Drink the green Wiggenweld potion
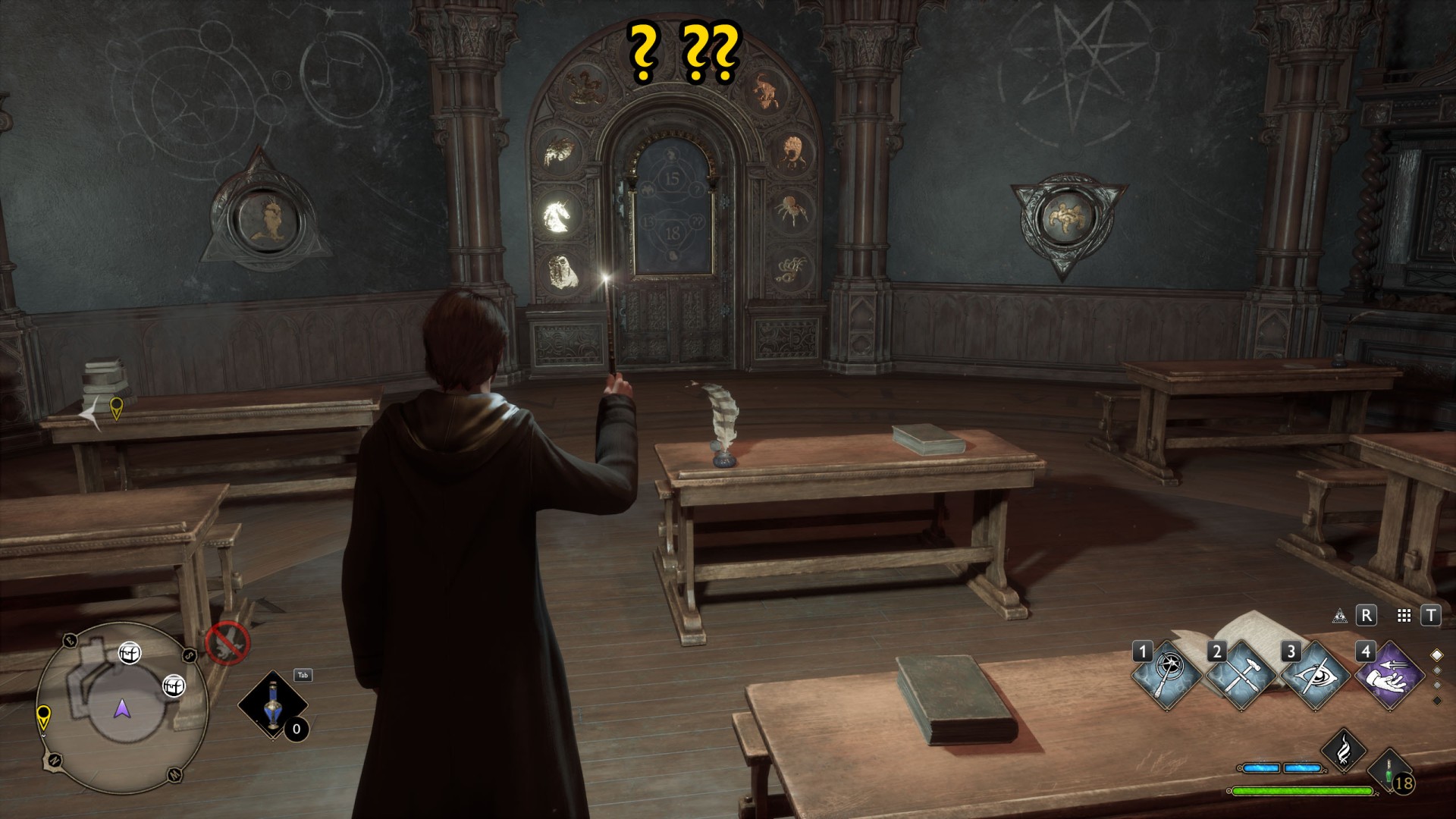This screenshot has height=819, width=1456. click(x=1390, y=772)
